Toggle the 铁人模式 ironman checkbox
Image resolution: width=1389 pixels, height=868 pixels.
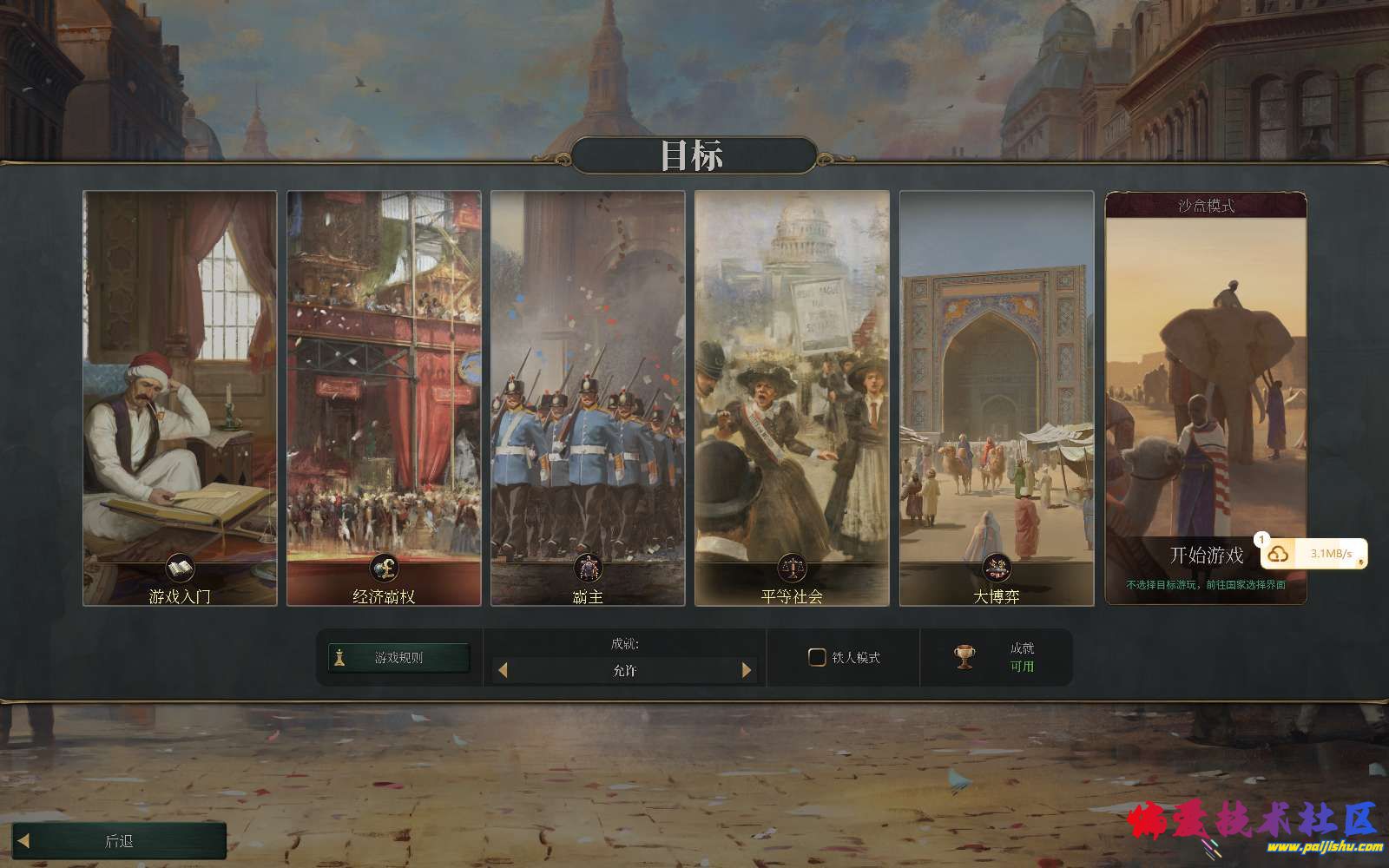[817, 658]
